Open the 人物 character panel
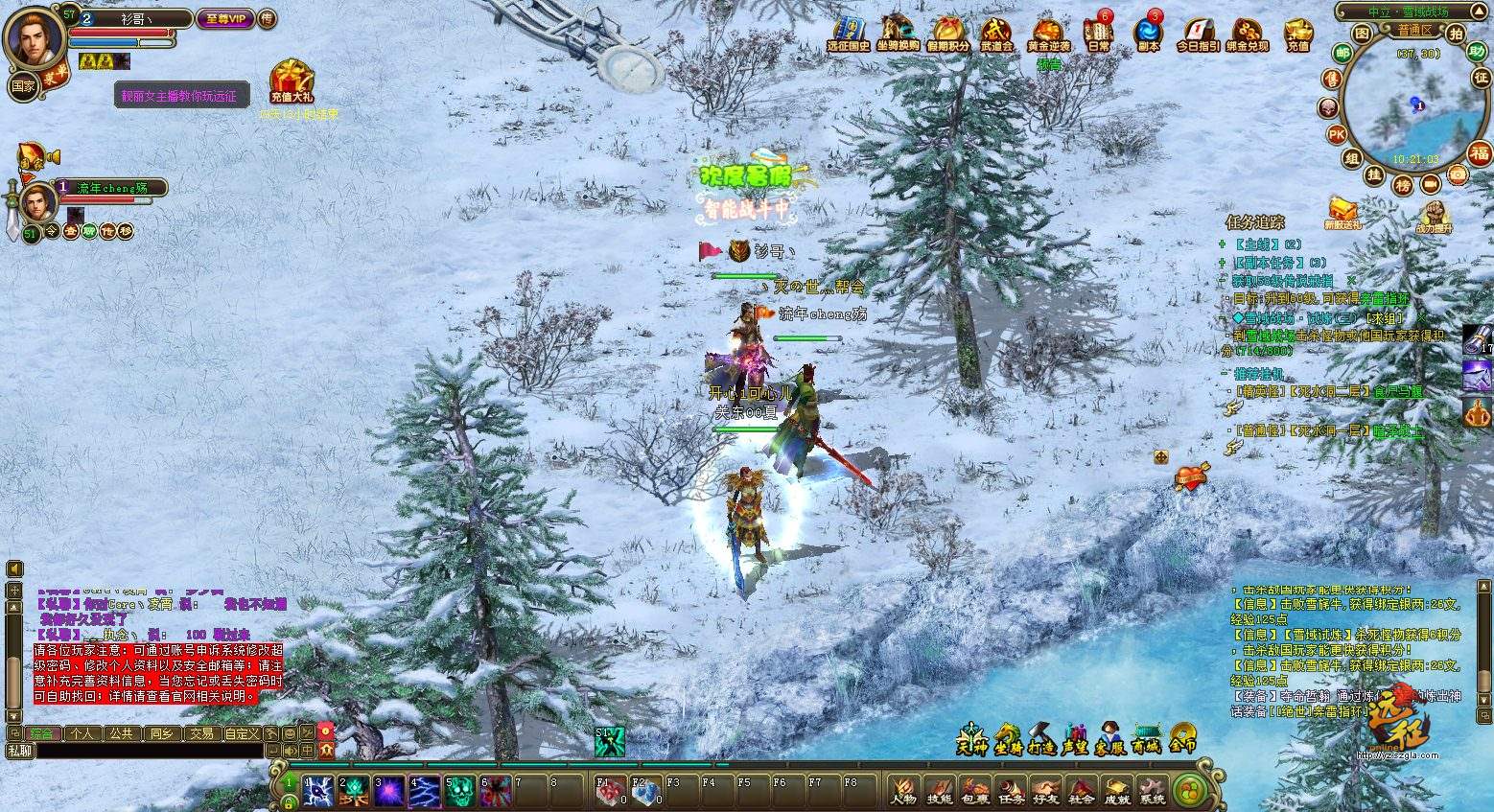1494x812 pixels. (x=902, y=789)
